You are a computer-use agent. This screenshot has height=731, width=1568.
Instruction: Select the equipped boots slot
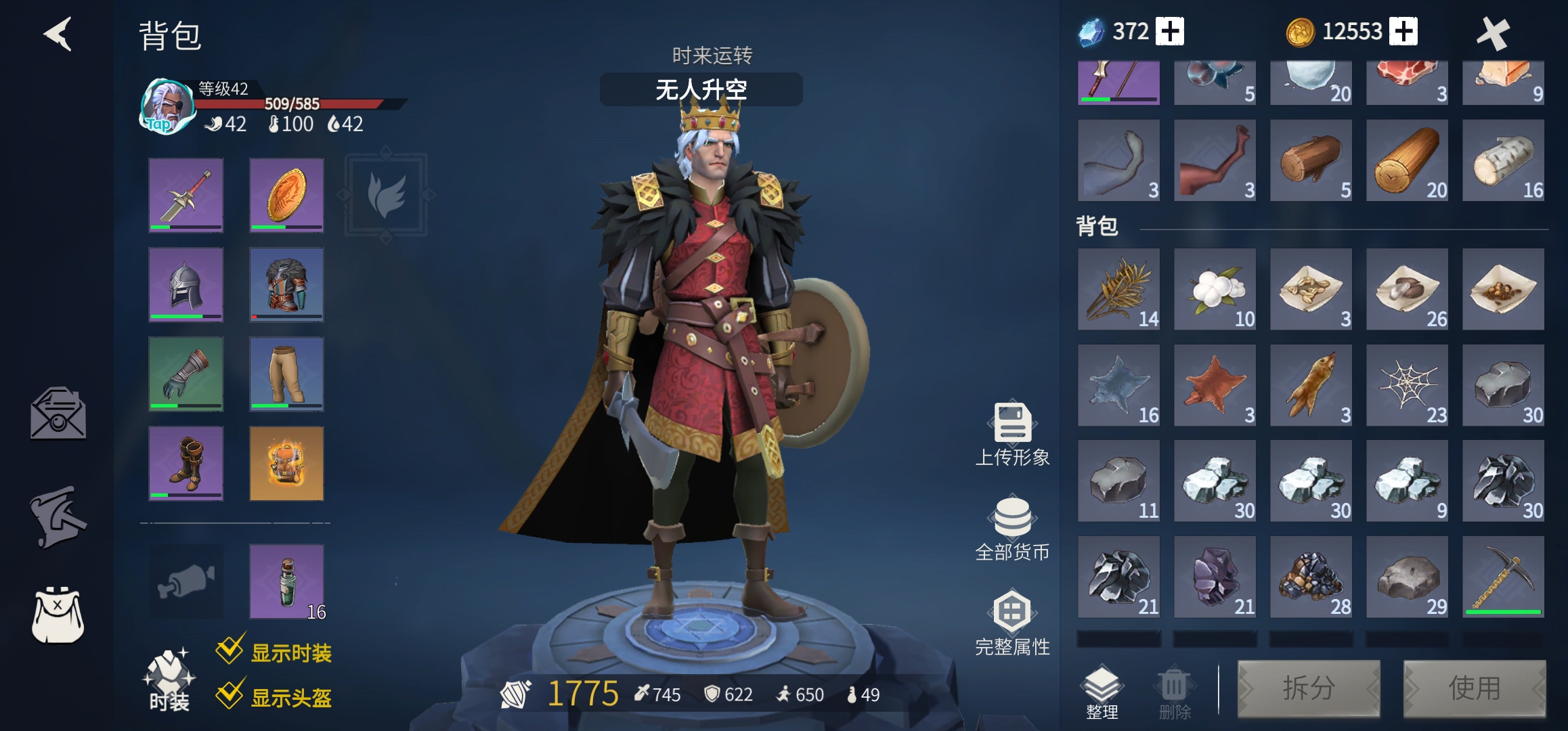pos(186,464)
